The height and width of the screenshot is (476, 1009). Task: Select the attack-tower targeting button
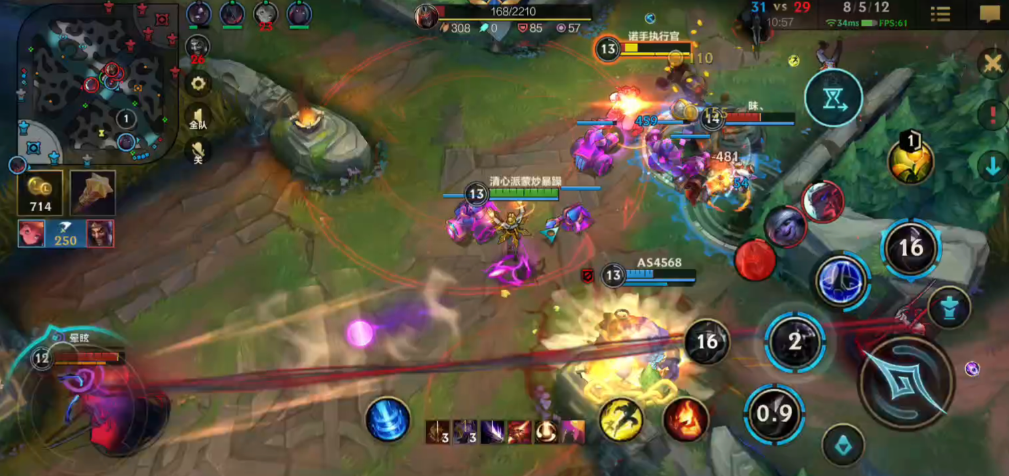click(x=948, y=307)
